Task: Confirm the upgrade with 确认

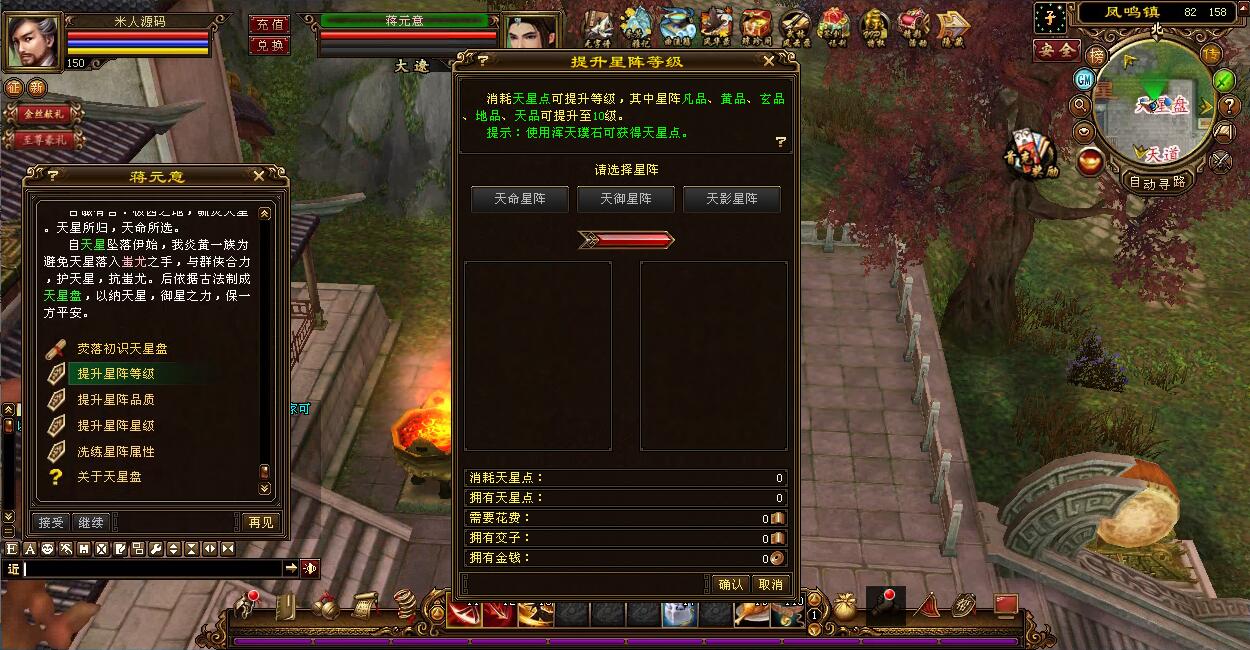Action: [x=731, y=584]
